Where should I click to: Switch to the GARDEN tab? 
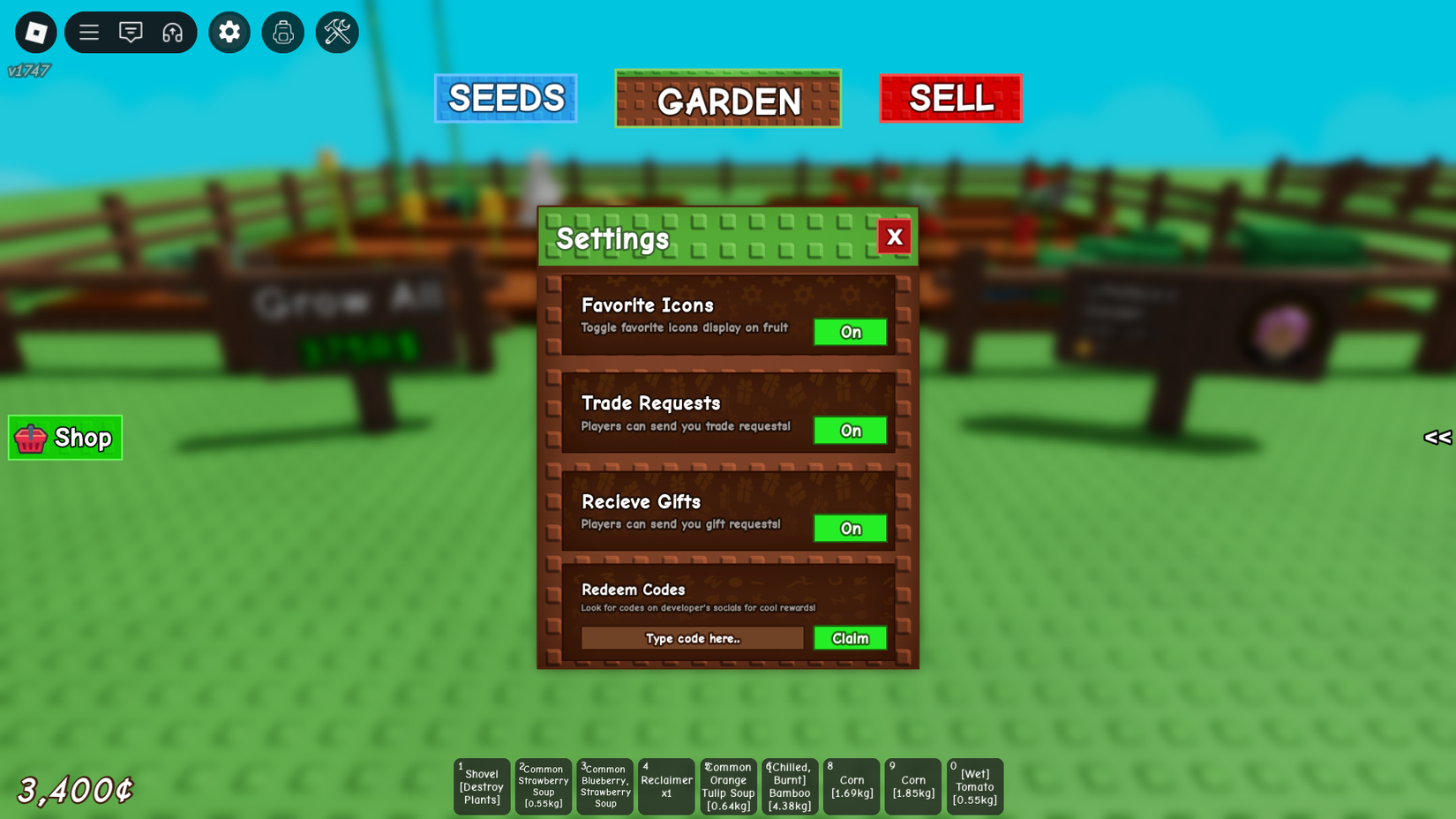tap(727, 98)
